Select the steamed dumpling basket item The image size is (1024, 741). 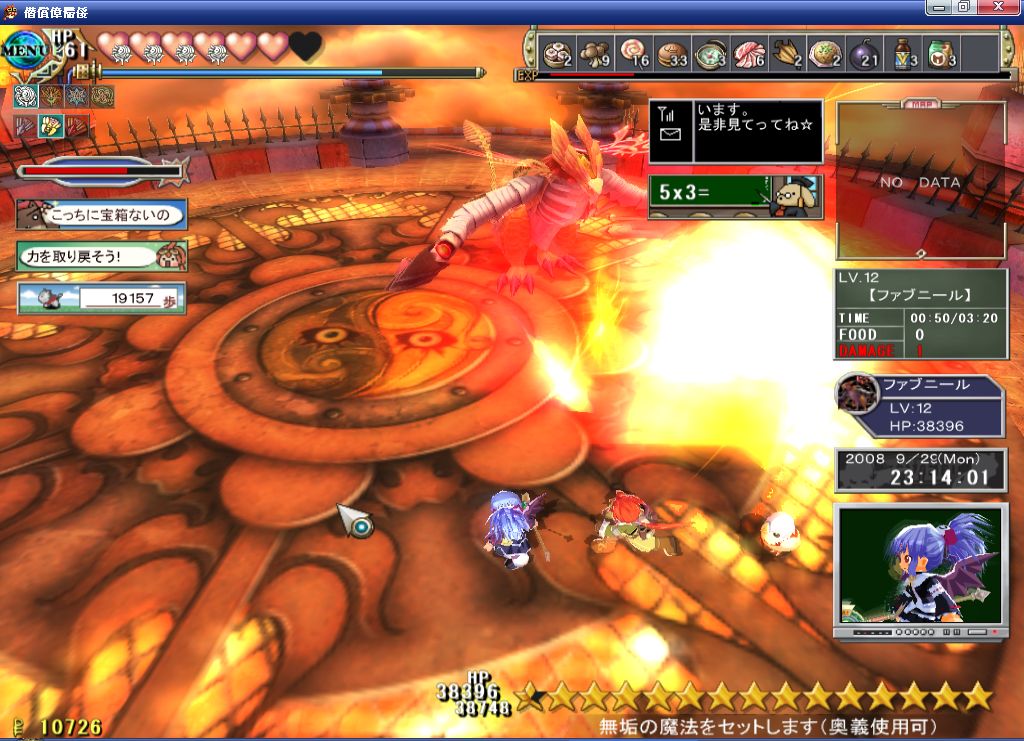[556, 53]
